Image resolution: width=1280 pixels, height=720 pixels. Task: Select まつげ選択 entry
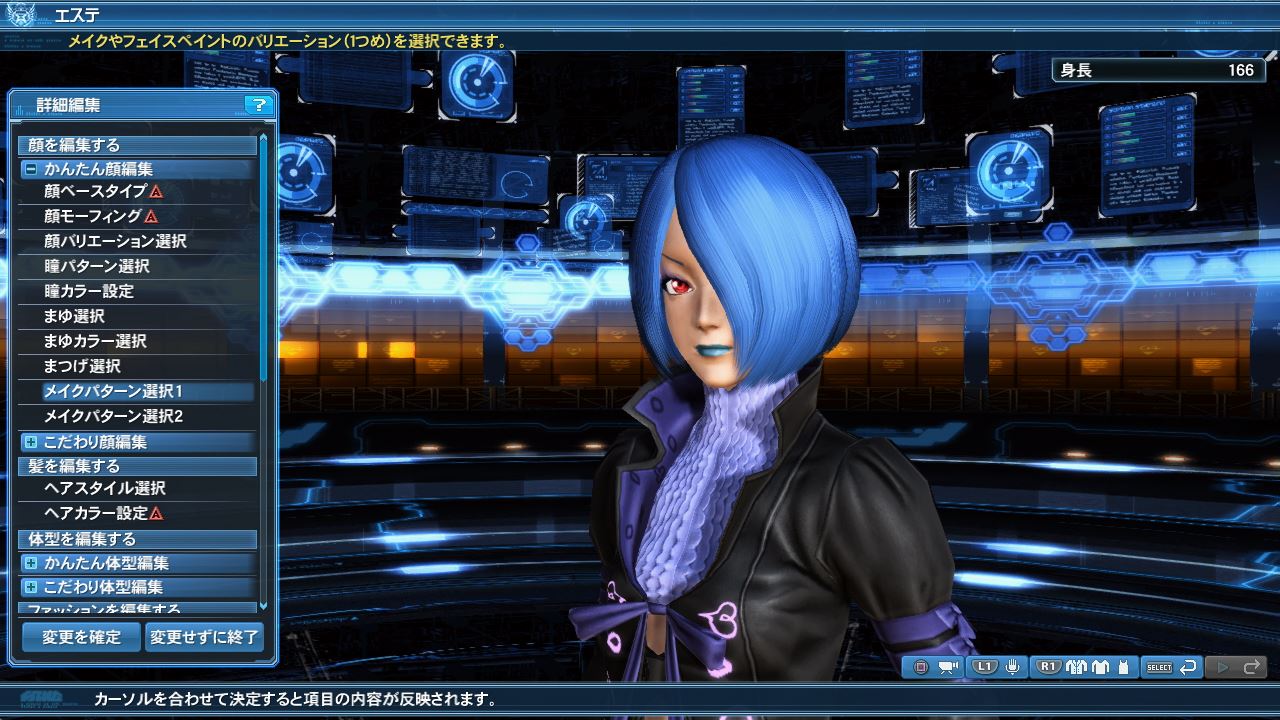pos(82,366)
